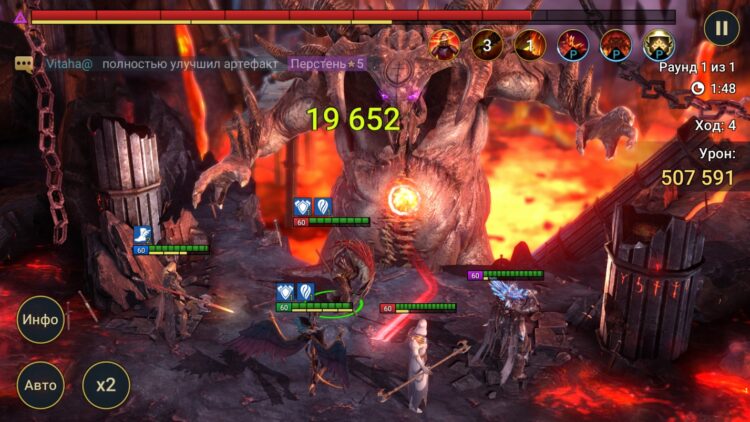This screenshot has width=750, height=422.
Task: Inspect the golden shield passive skill icon
Action: pos(658,45)
